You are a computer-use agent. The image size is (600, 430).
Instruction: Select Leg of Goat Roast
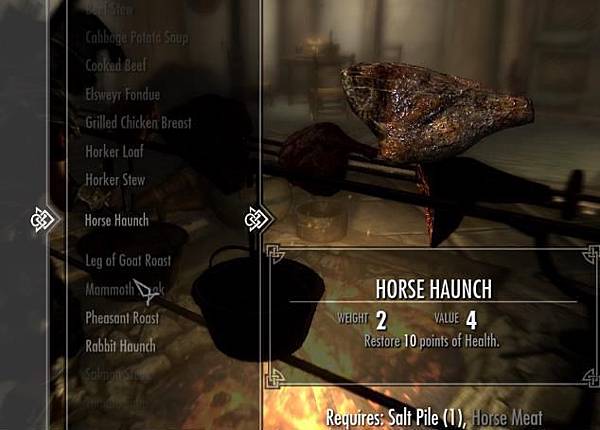(128, 260)
